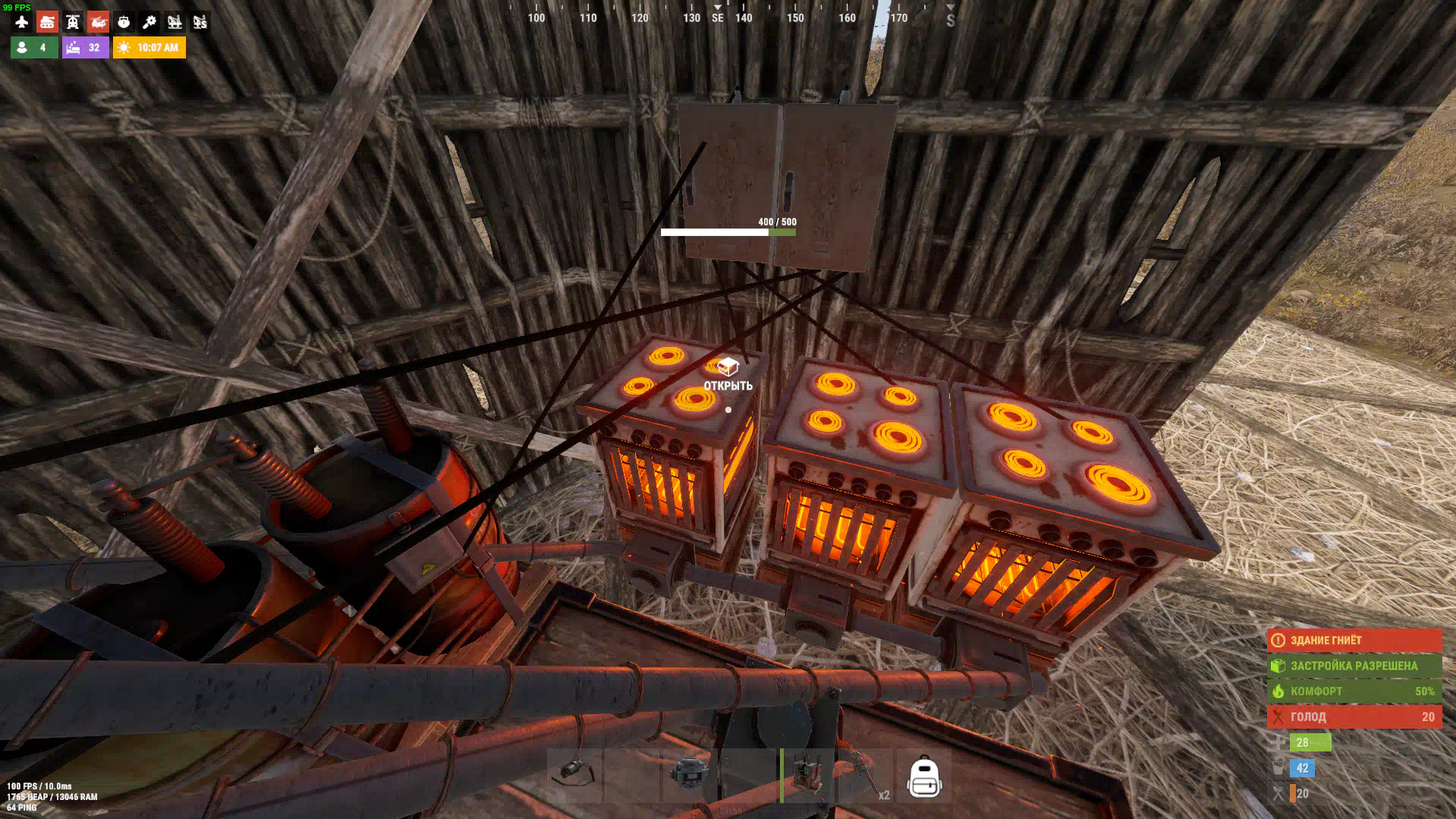Select the red Chinook helicopter icon
The image size is (1456, 819).
click(x=98, y=22)
